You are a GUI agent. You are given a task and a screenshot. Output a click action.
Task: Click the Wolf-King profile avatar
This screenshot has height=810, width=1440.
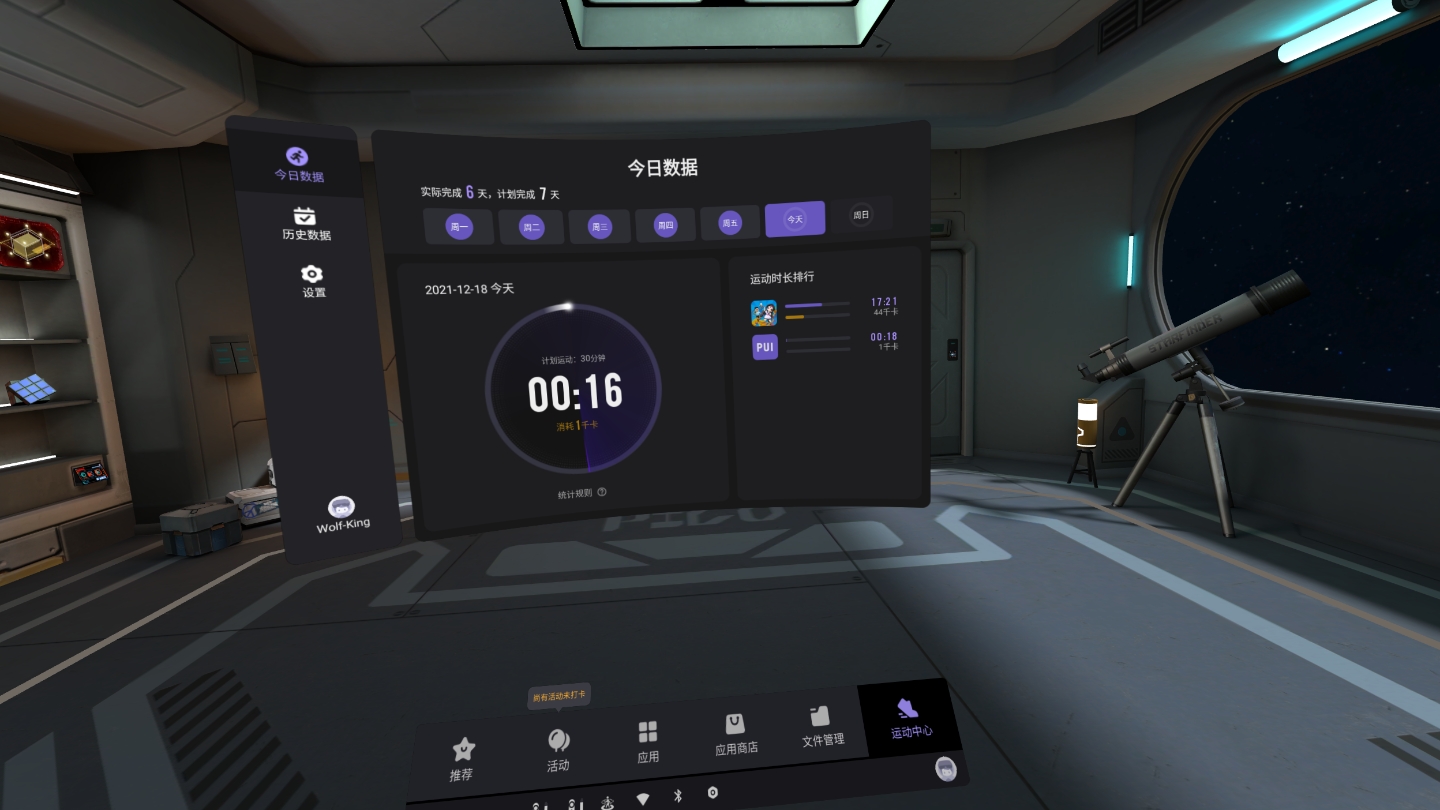click(x=341, y=505)
